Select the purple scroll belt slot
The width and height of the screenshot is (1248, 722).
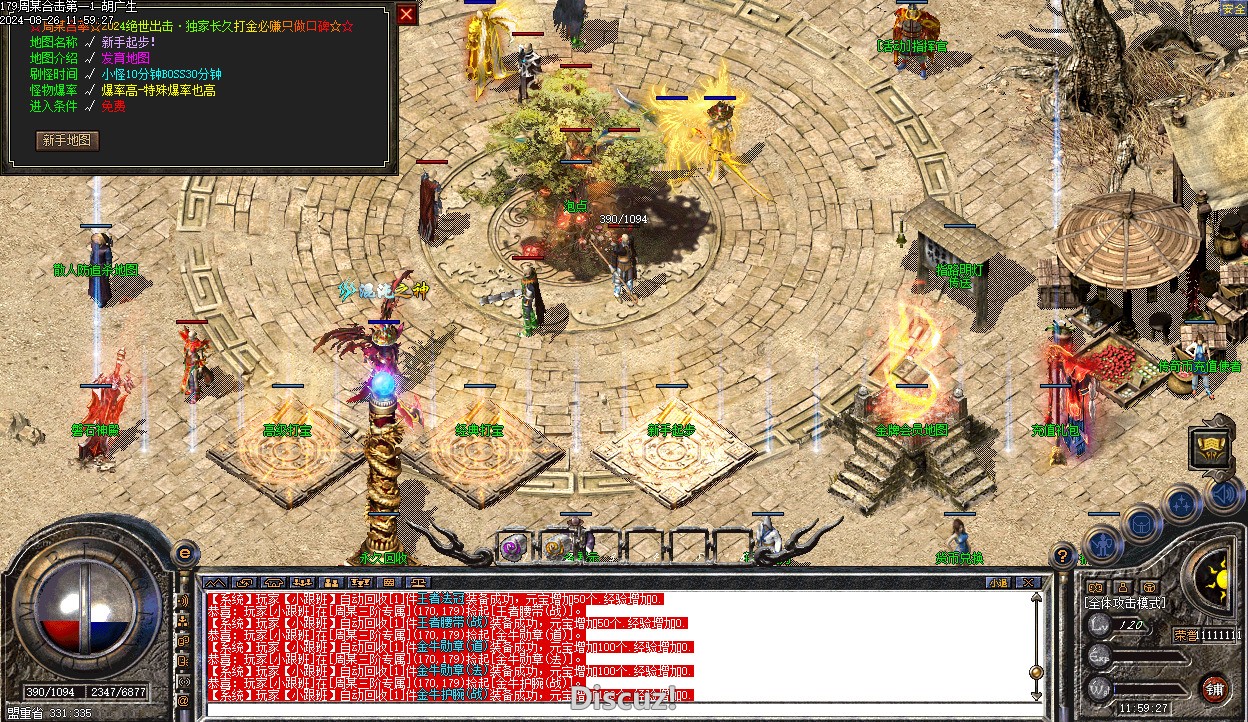pos(514,547)
